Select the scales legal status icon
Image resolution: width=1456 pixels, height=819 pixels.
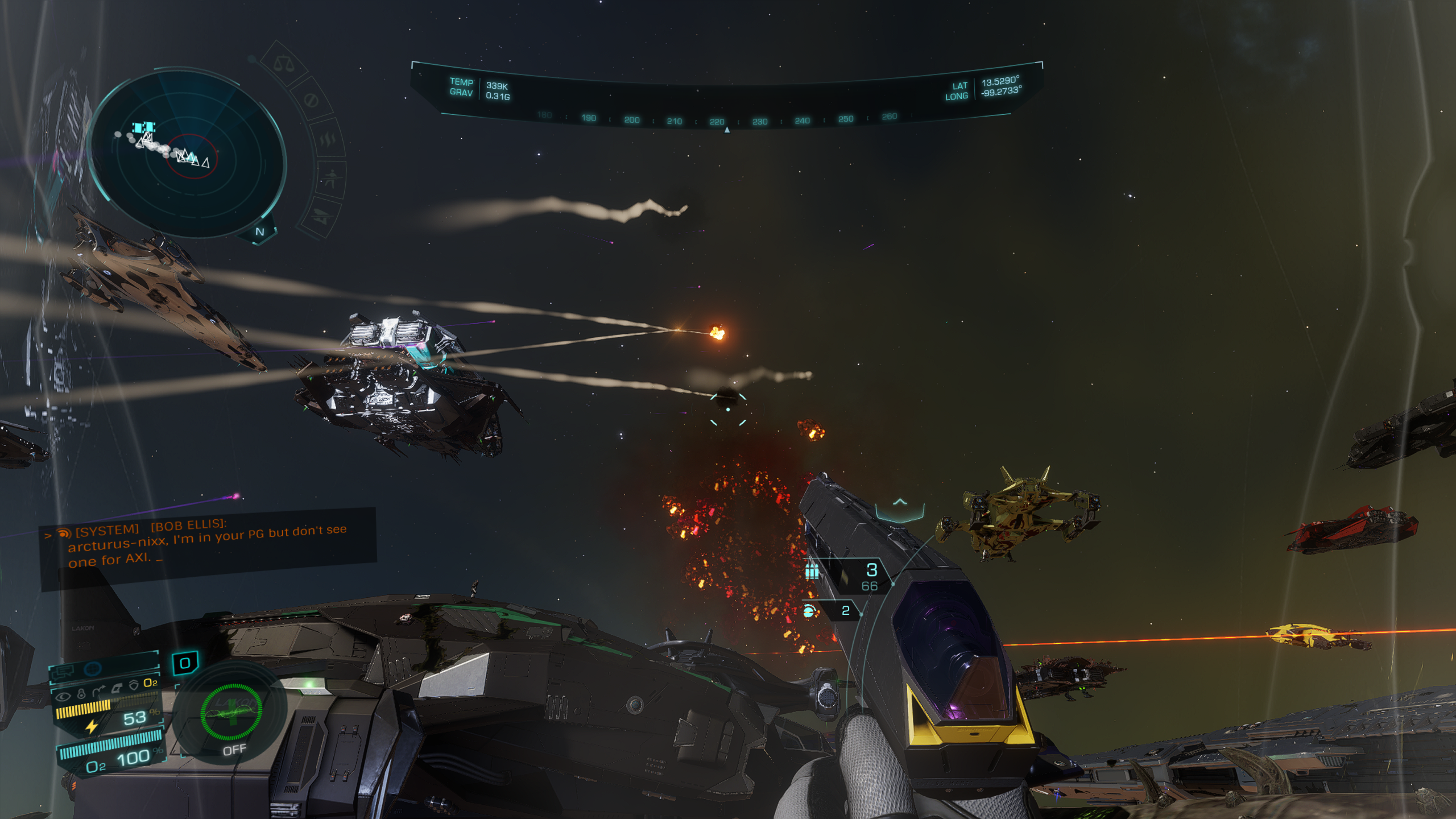[x=283, y=64]
